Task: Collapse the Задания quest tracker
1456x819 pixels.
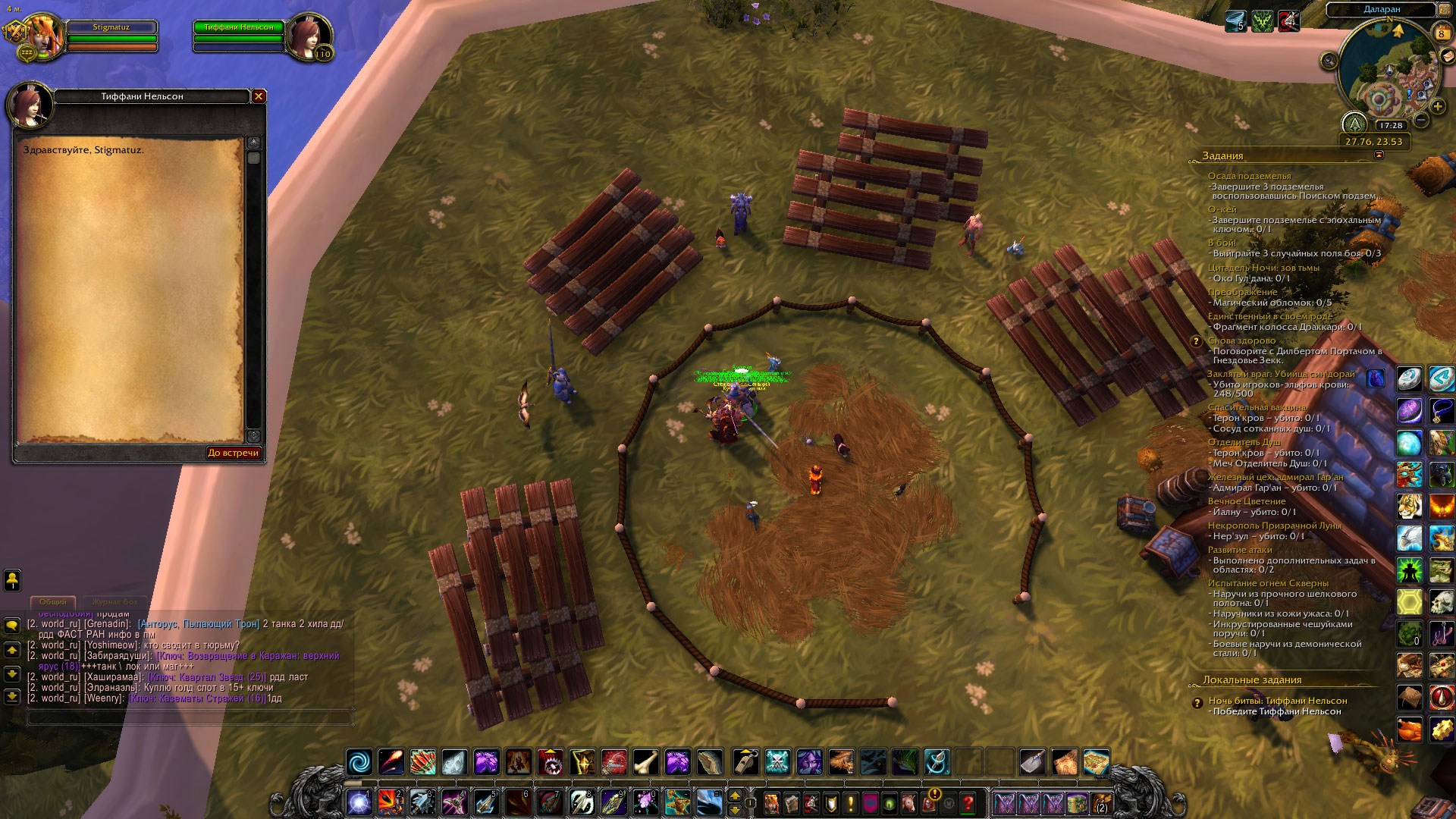Action: [x=1379, y=155]
